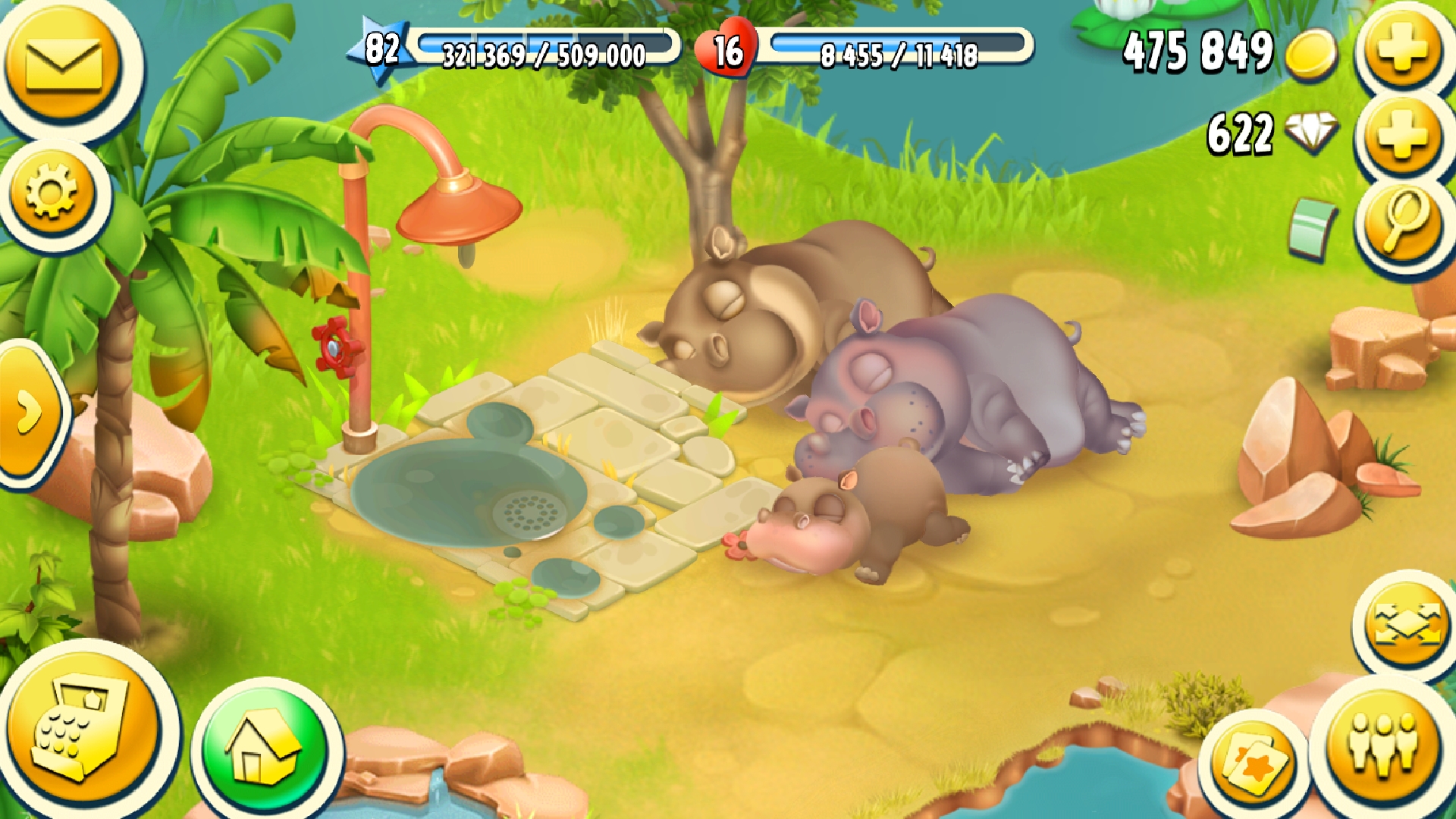Buy diamonds using the plus button

click(1402, 135)
